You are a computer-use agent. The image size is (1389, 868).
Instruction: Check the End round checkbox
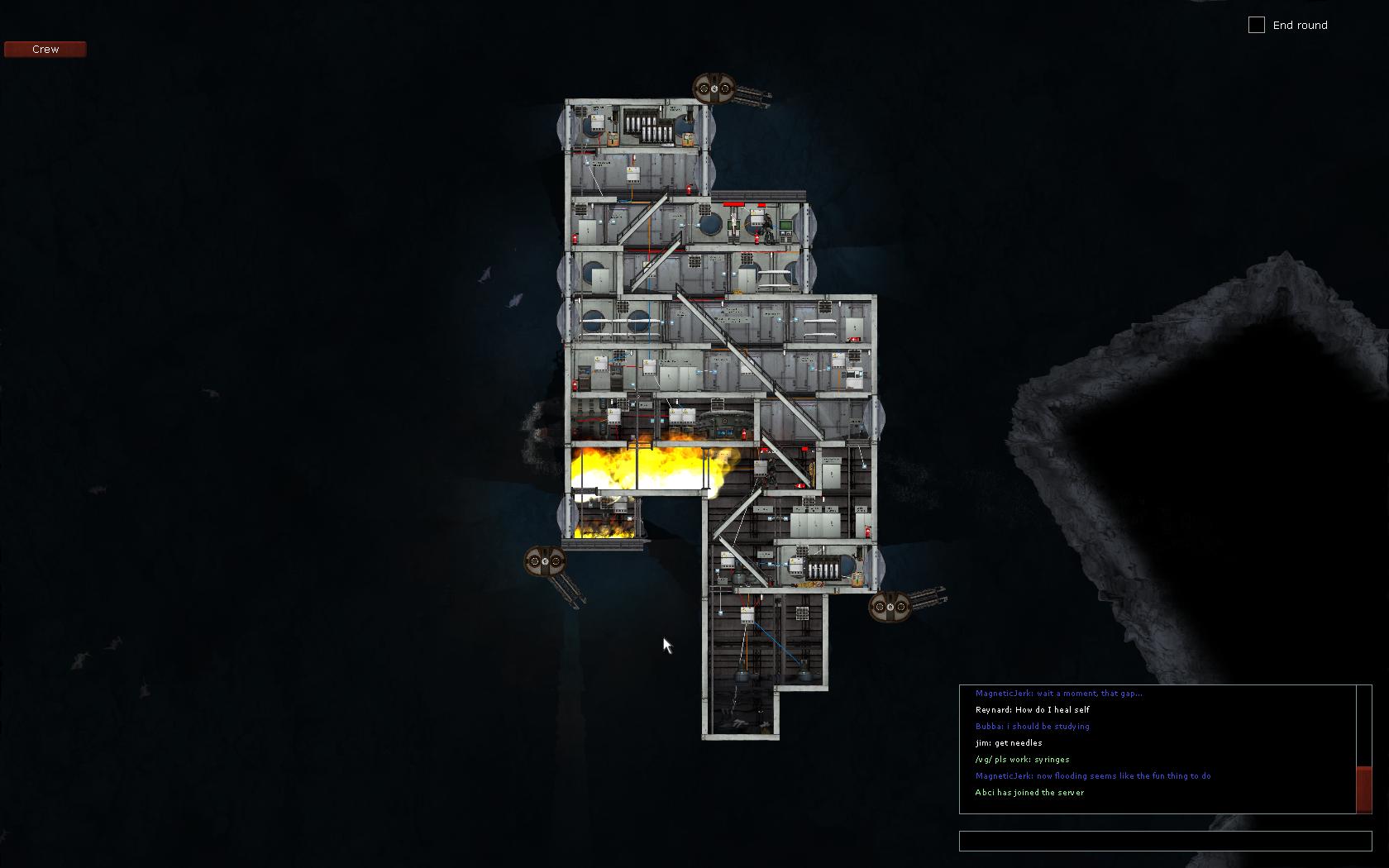tap(1257, 25)
